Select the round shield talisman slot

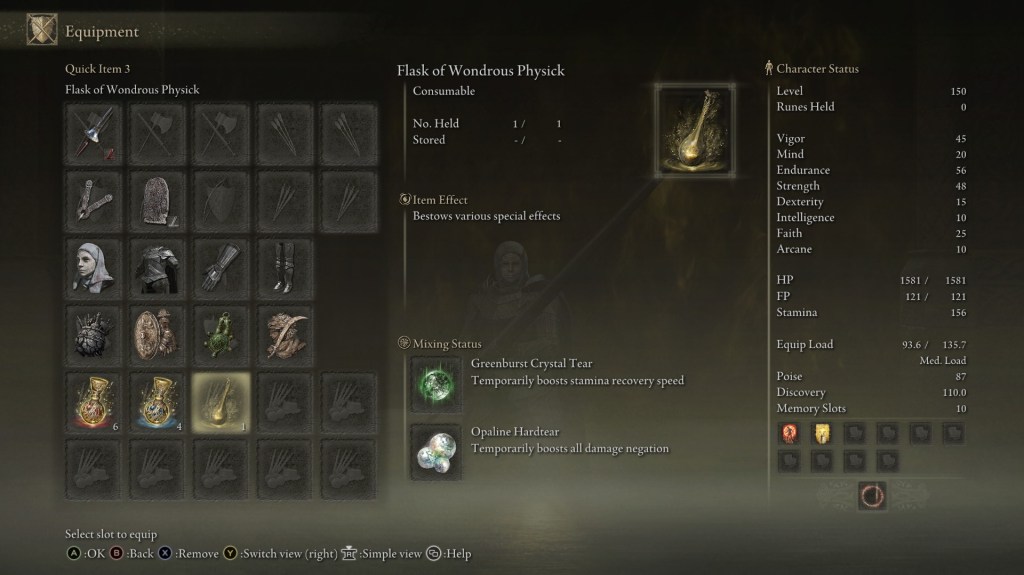(x=157, y=333)
